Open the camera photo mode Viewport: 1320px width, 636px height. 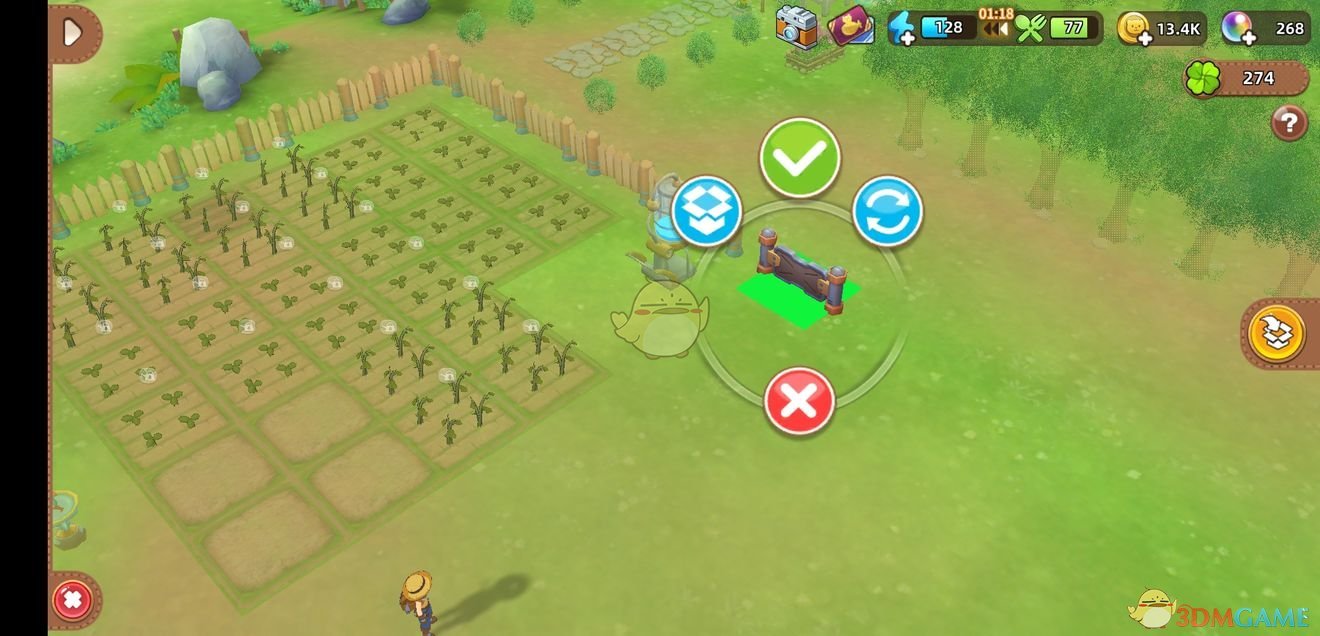click(x=797, y=27)
